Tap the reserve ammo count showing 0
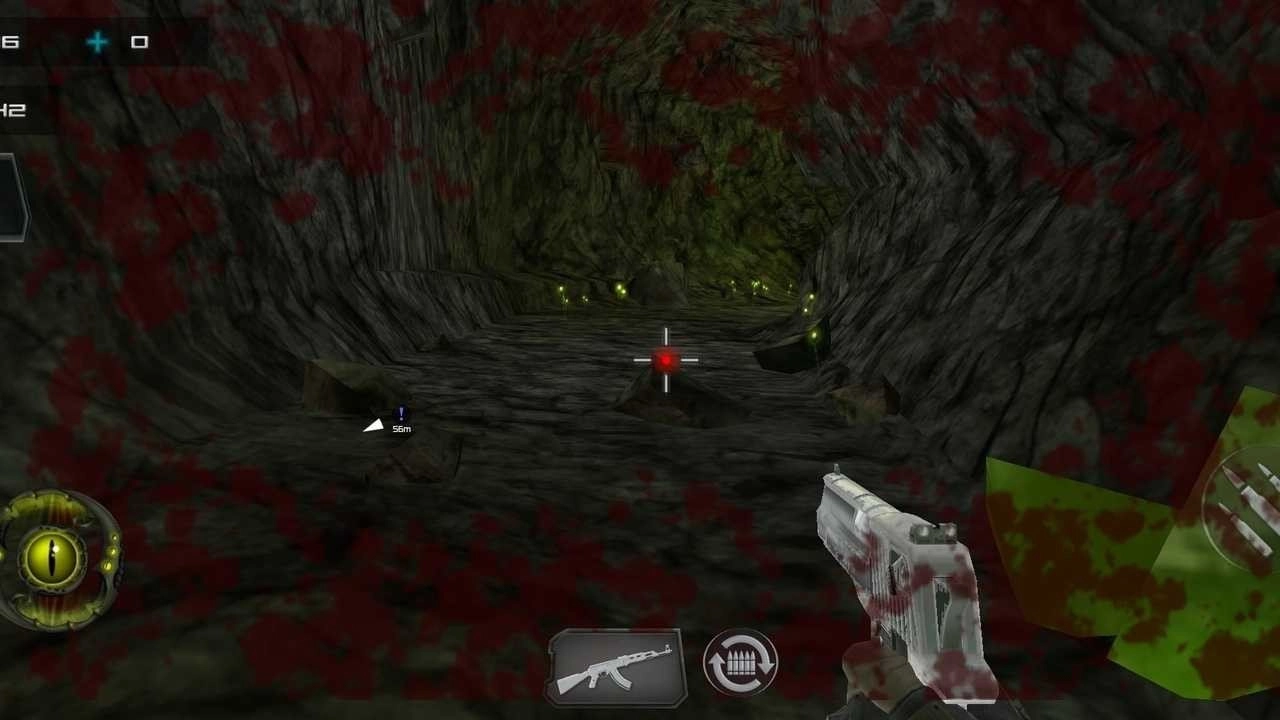Viewport: 1280px width, 720px height. 140,42
